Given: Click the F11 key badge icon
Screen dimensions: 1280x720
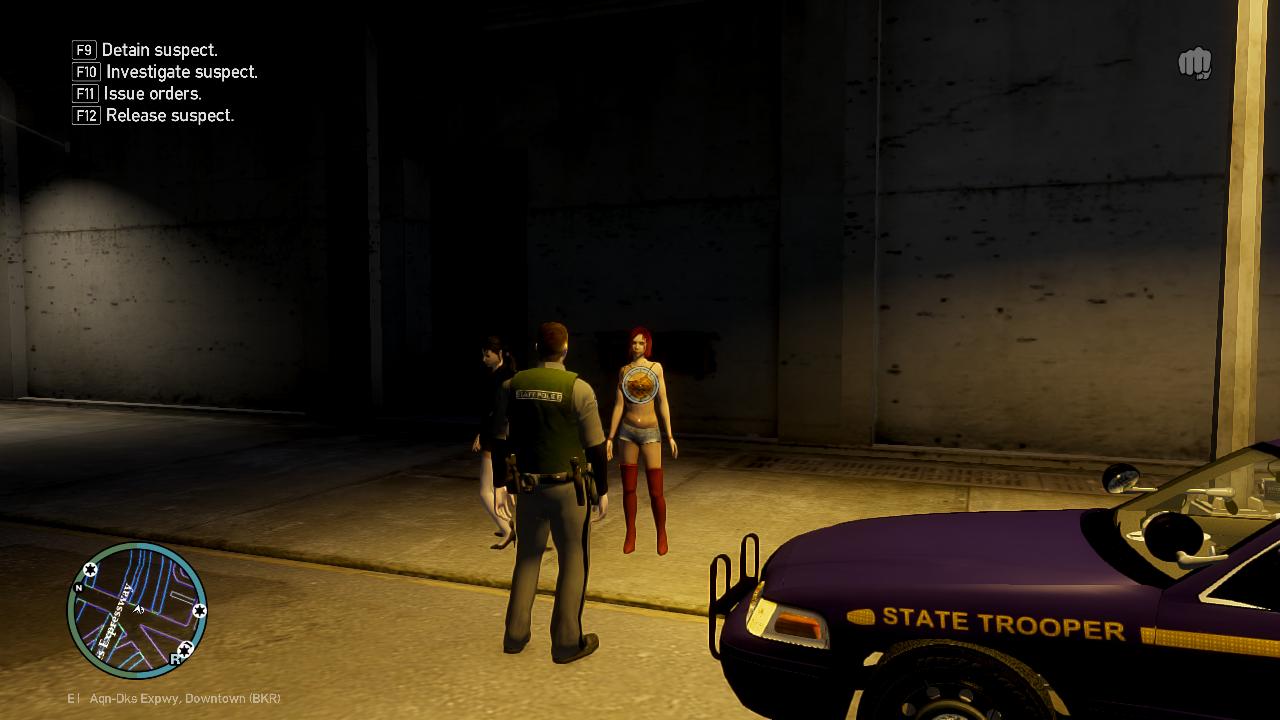Looking at the screenshot, I should (x=84, y=93).
